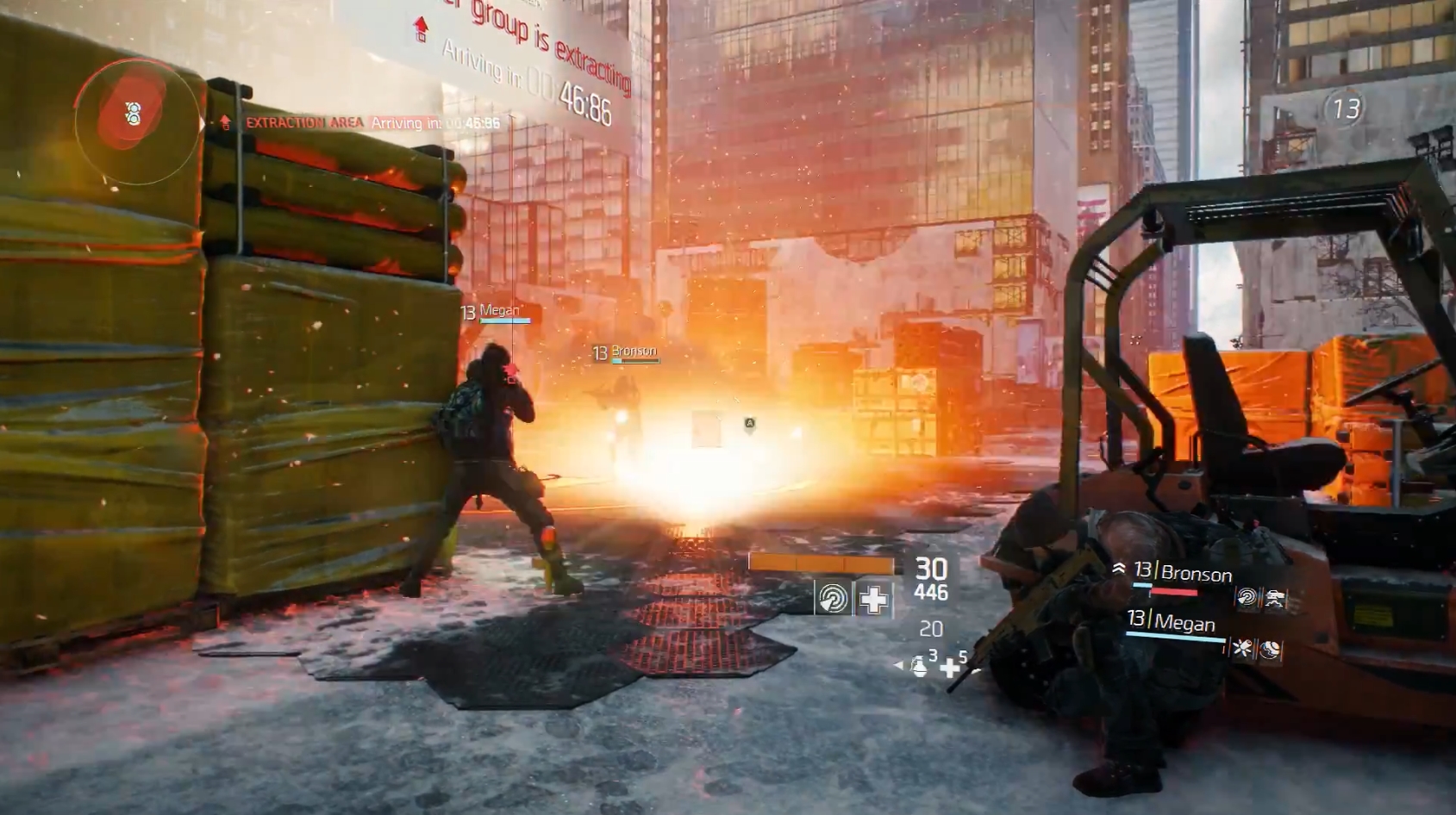Collapse the teammate panel via double chevron

coord(1119,568)
